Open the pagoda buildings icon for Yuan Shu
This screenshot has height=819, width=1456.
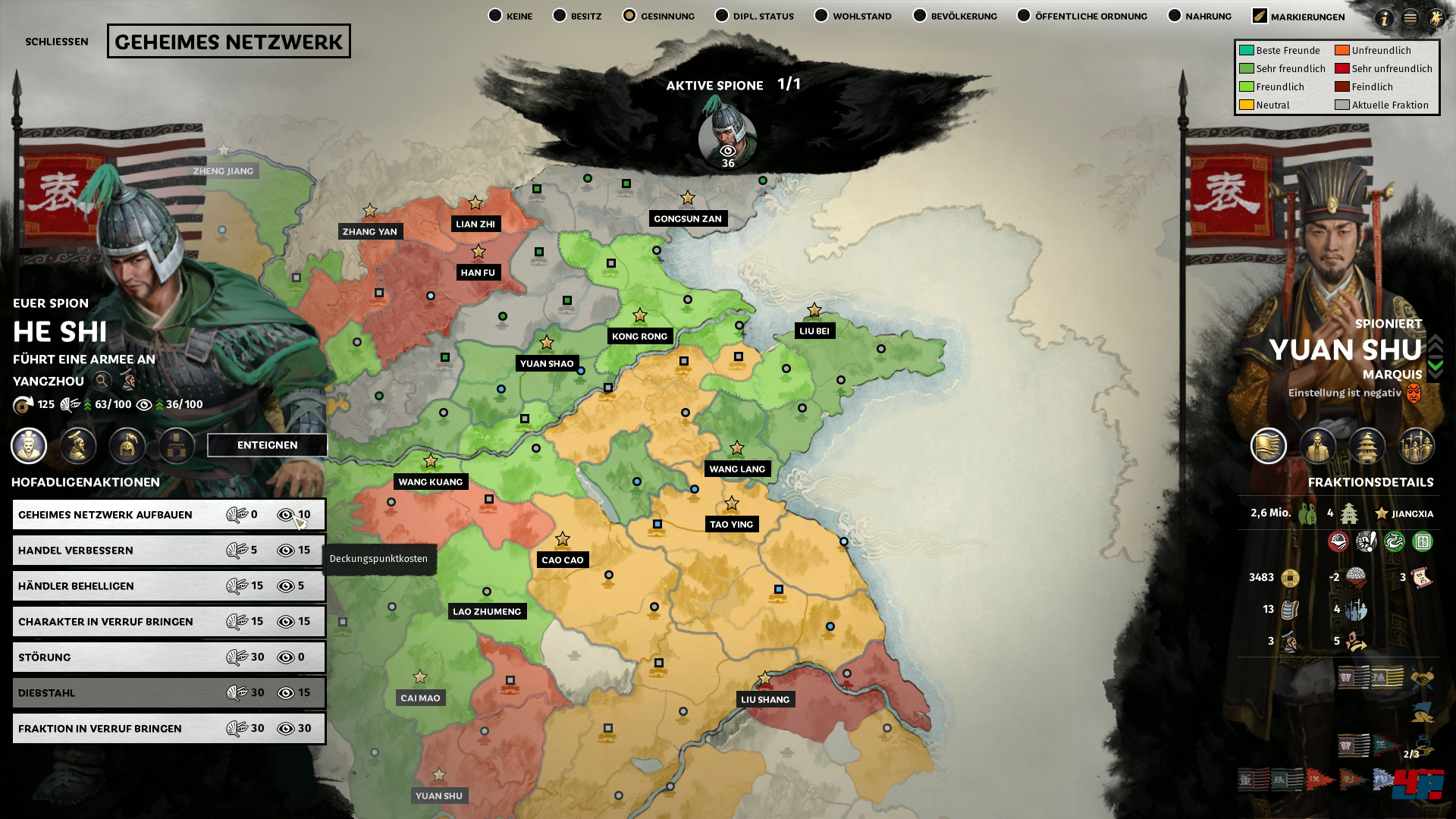1367,447
